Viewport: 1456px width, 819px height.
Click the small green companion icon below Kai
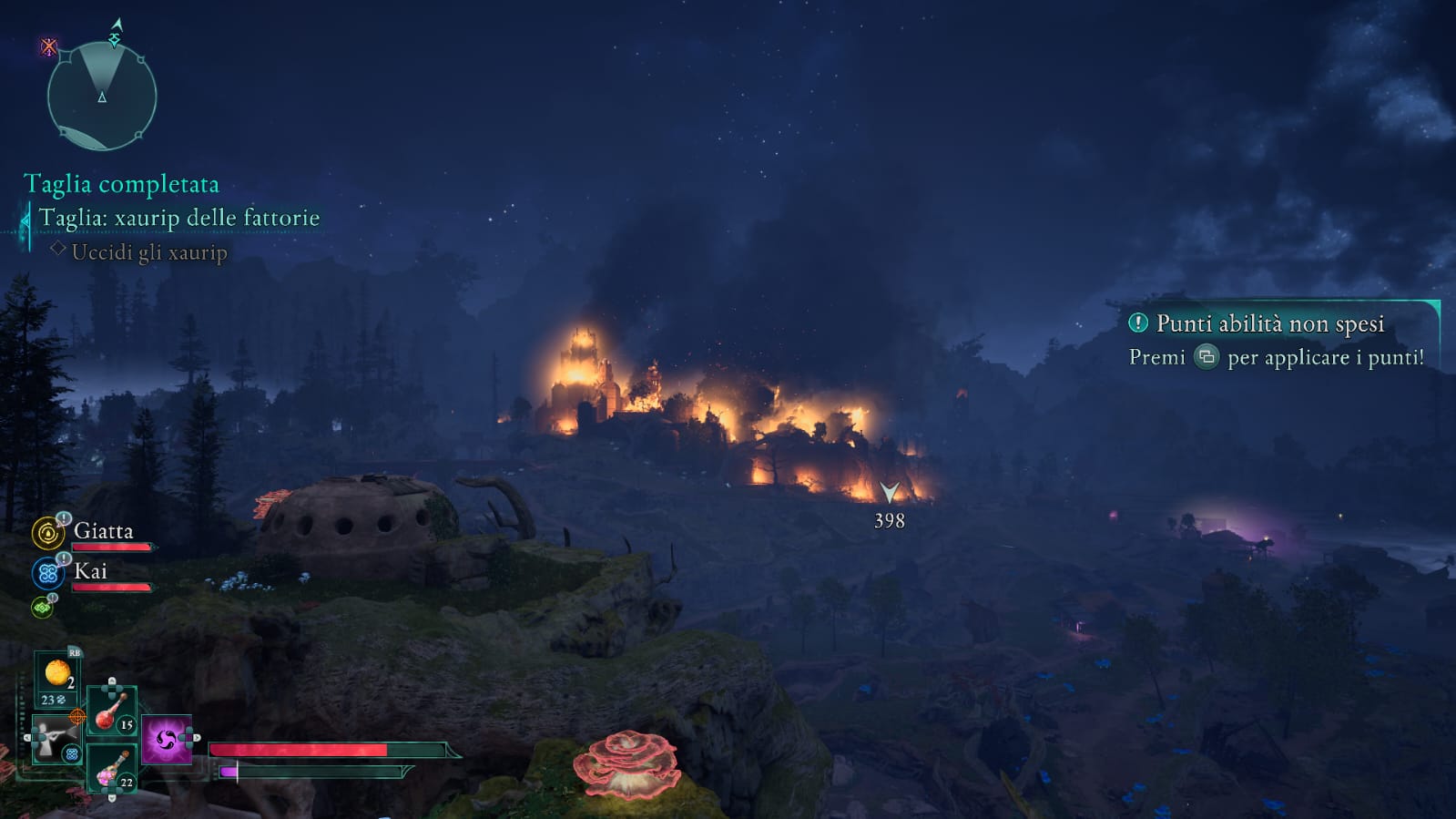42,607
